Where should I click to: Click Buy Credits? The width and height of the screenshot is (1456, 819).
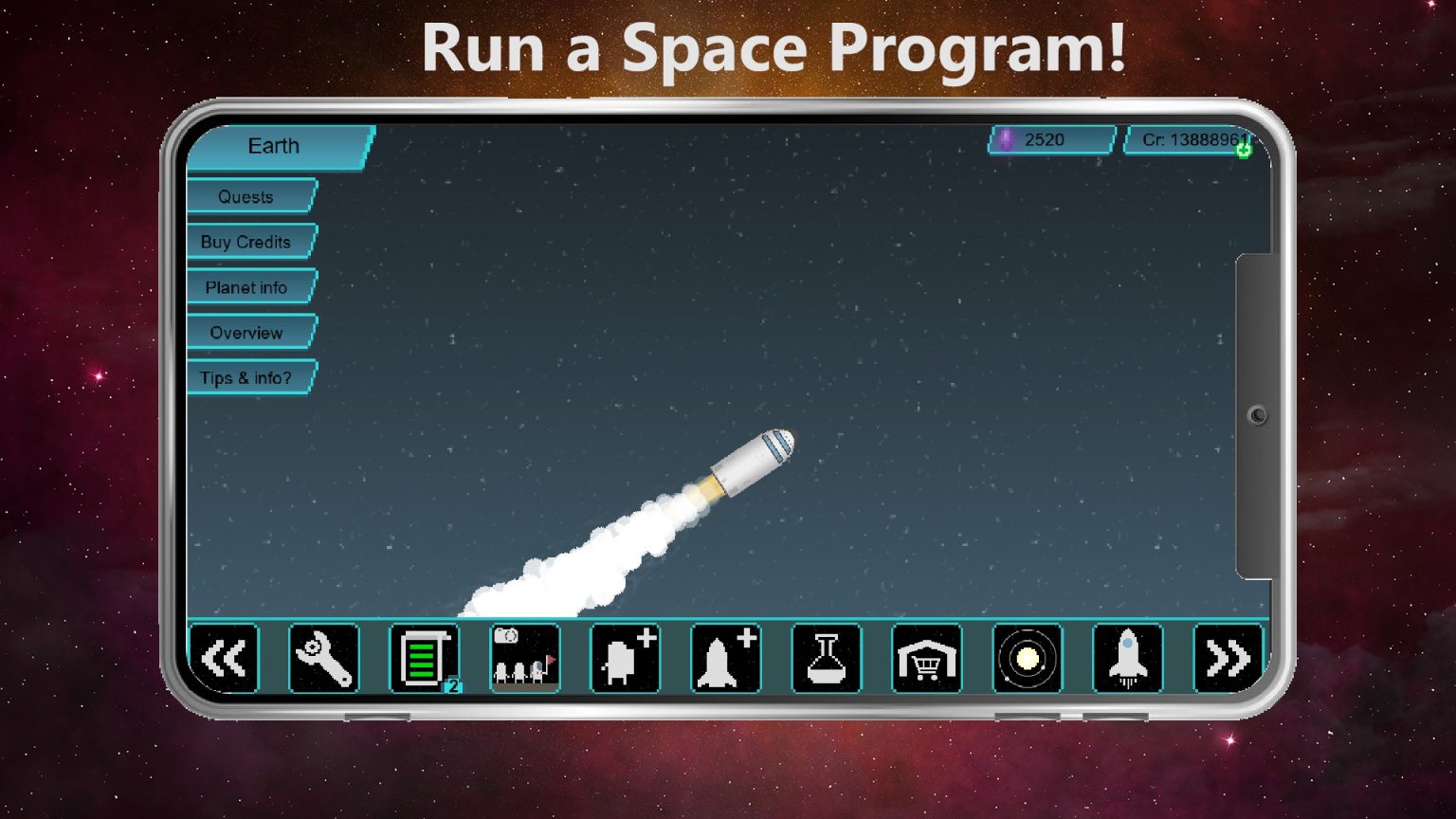tap(245, 242)
